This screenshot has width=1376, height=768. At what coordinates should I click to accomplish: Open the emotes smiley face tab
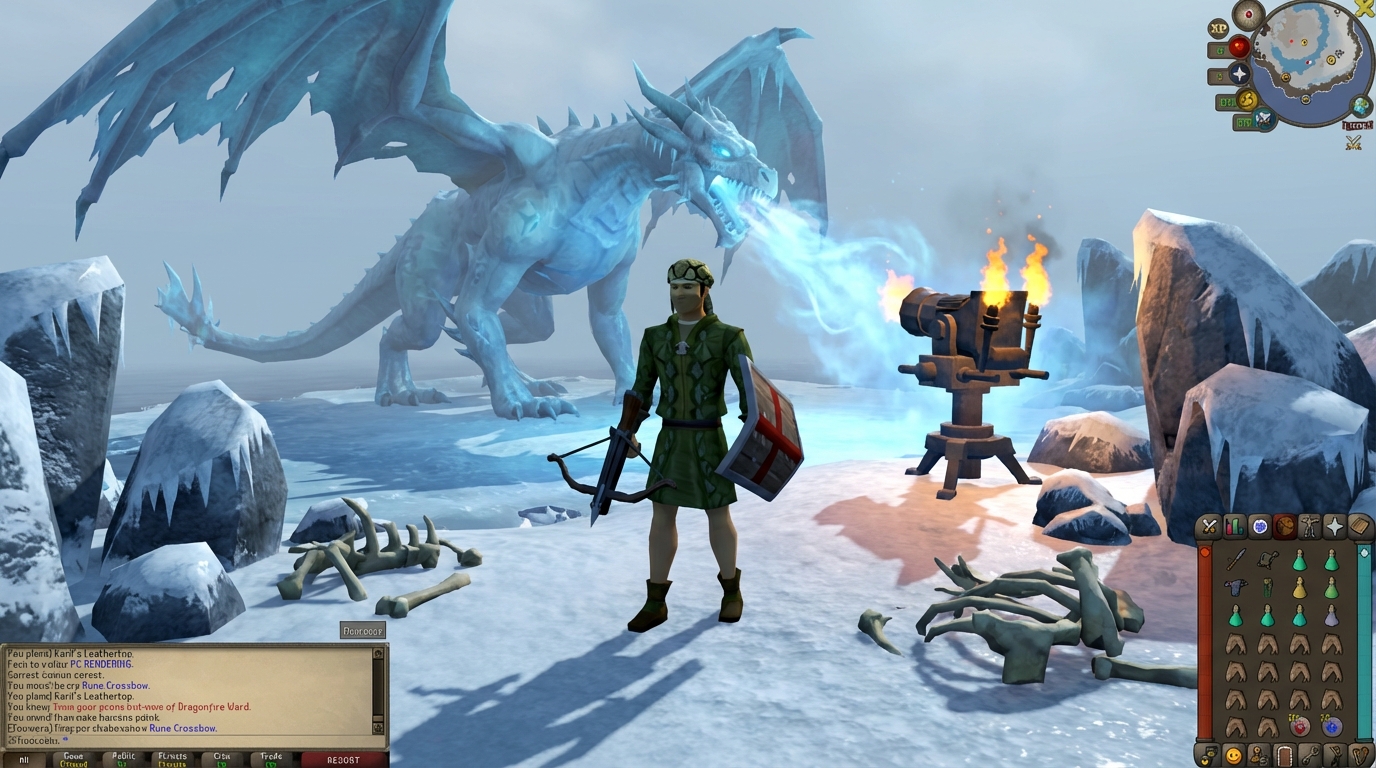pos(1234,755)
